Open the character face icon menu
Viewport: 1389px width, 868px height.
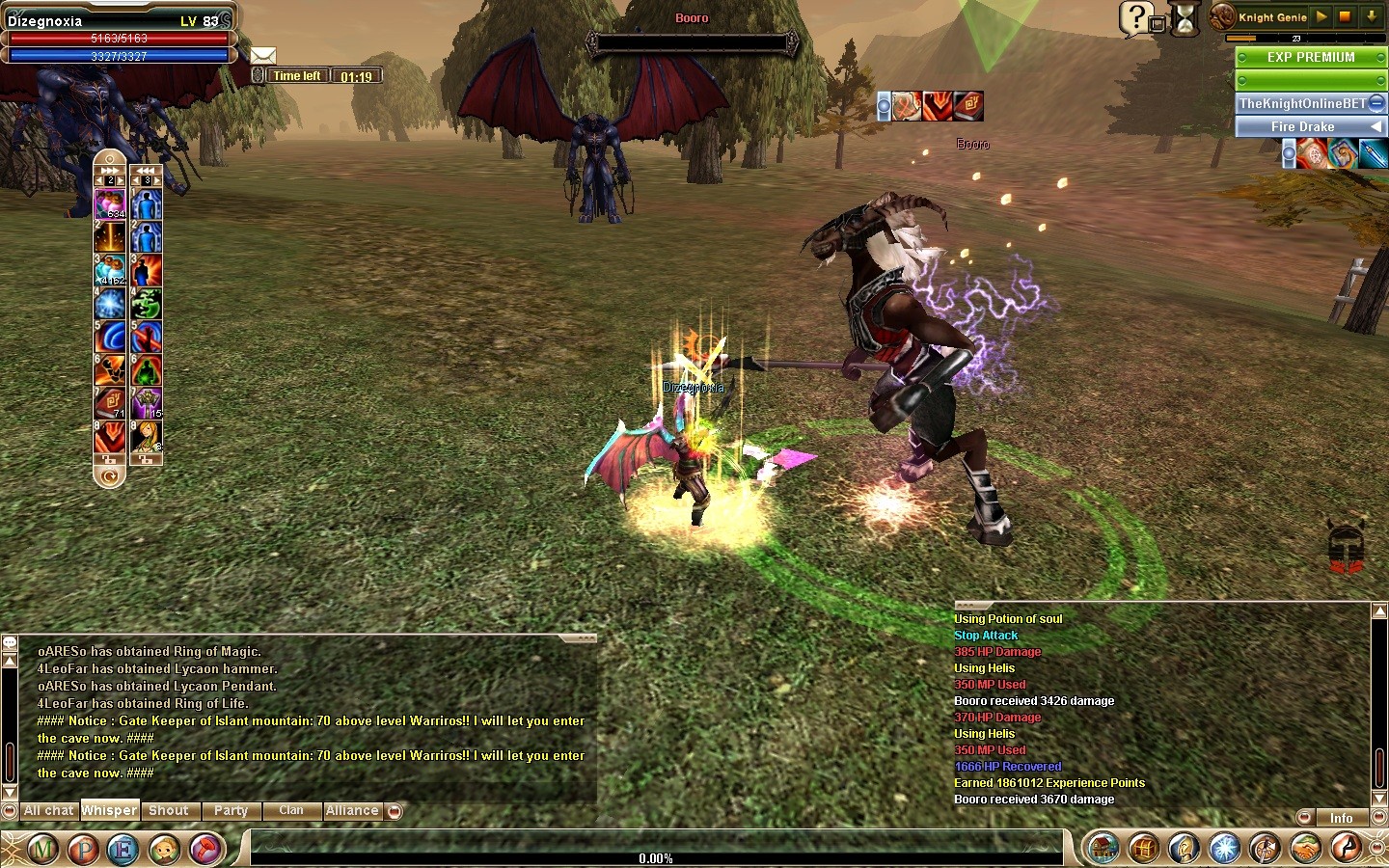(165, 850)
